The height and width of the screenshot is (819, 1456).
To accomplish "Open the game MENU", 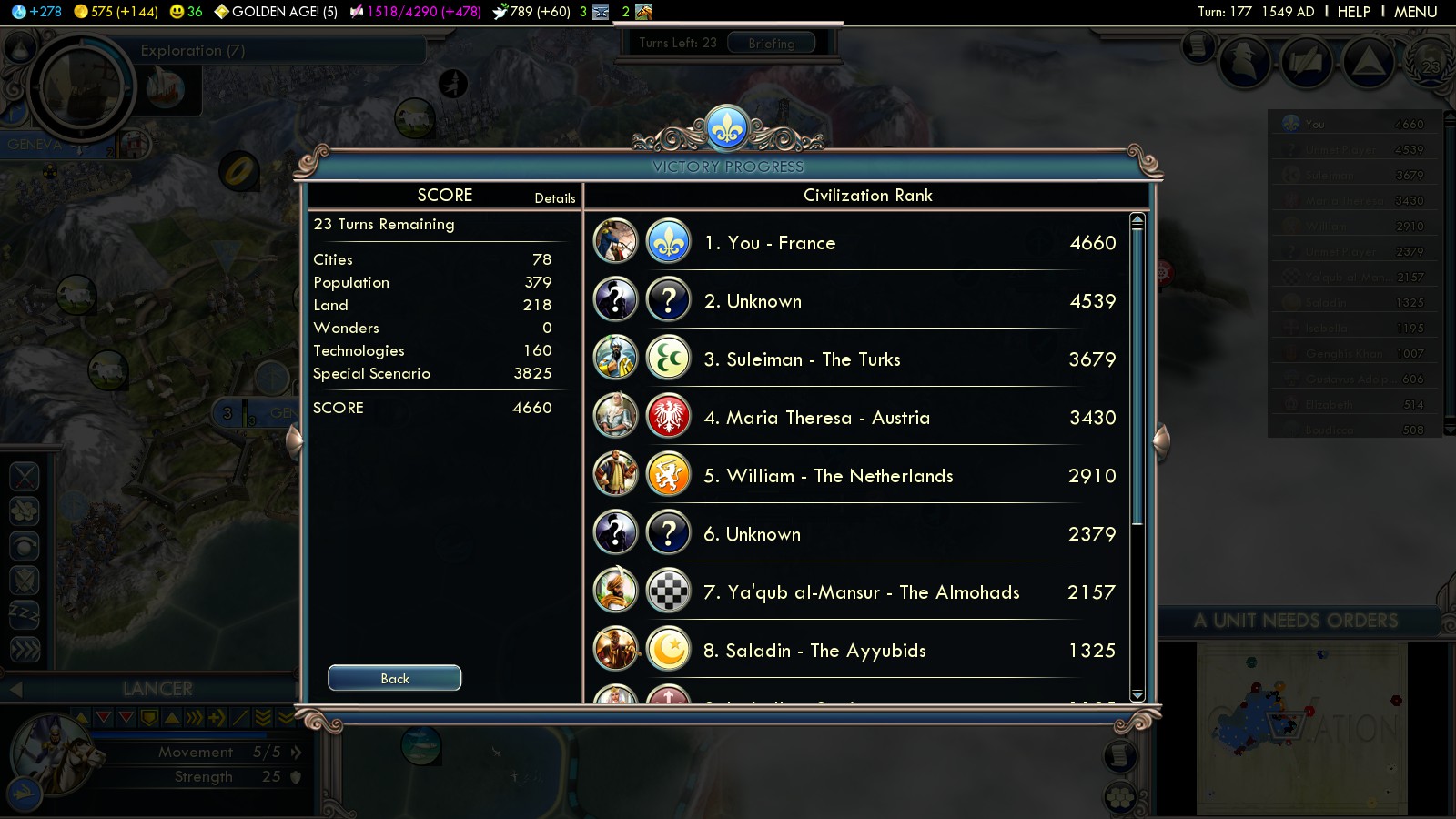I will (x=1415, y=12).
